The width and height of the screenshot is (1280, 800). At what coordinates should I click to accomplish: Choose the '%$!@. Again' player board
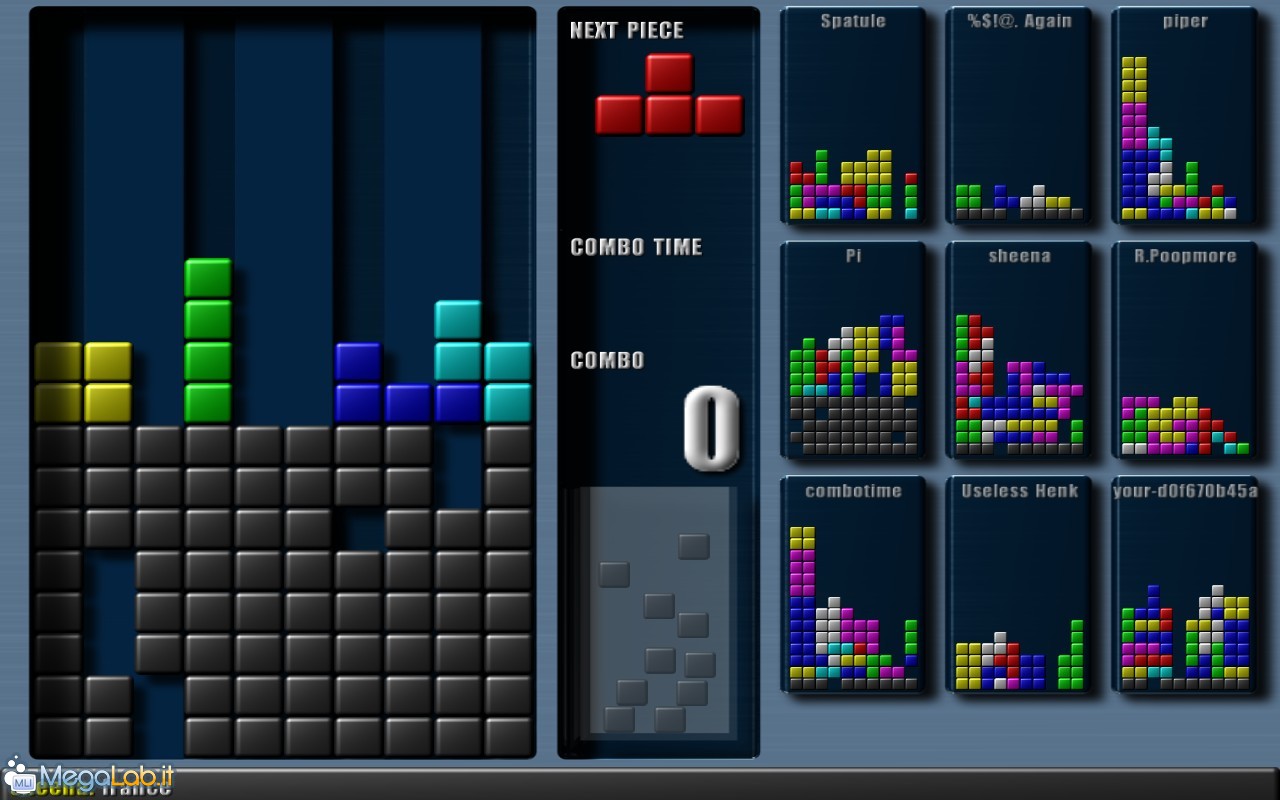click(1018, 117)
